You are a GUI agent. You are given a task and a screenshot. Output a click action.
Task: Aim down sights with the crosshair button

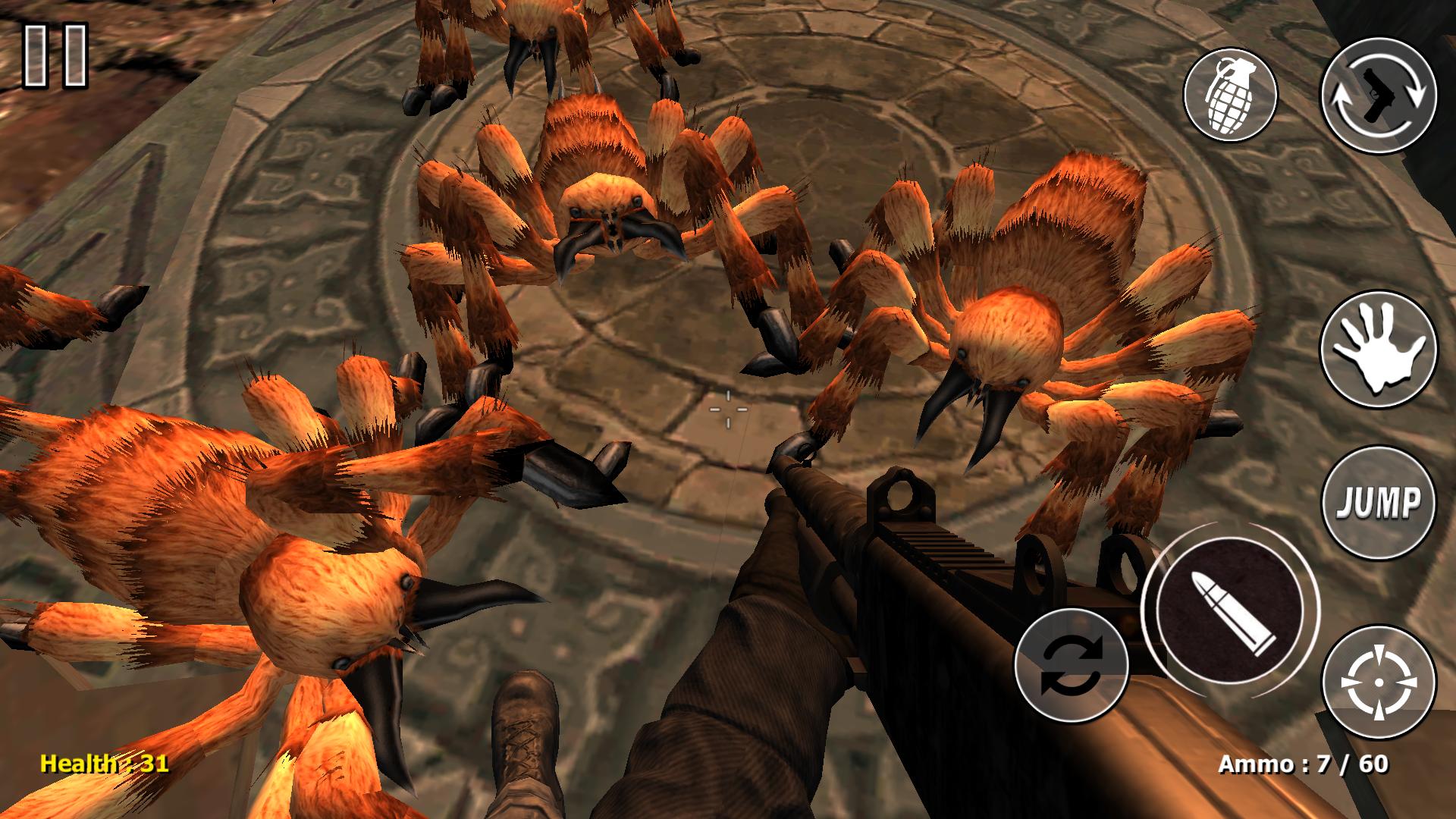coord(1379,682)
